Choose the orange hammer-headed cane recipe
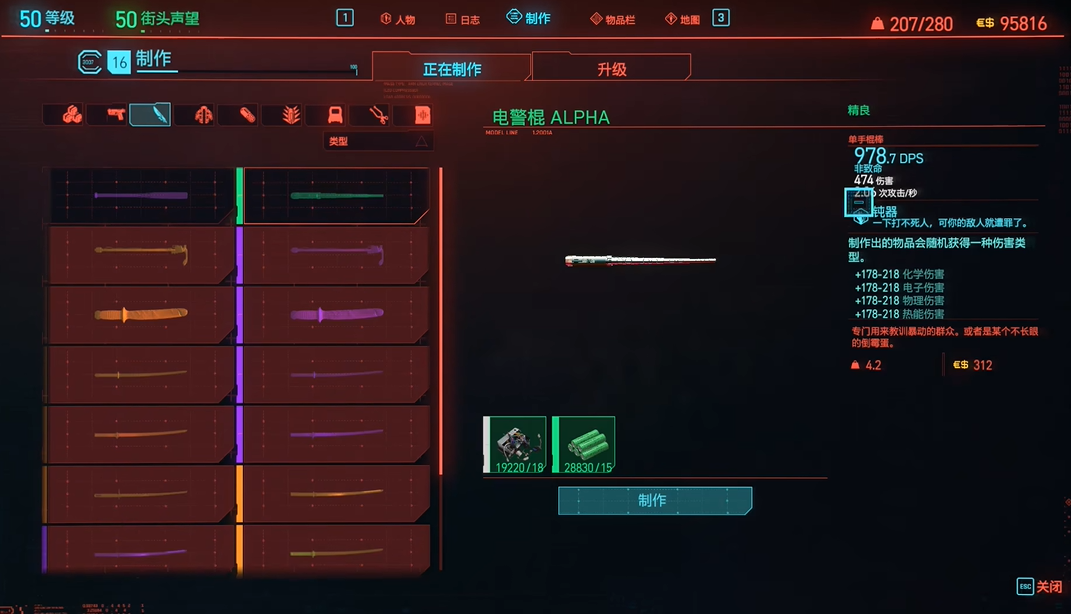This screenshot has height=614, width=1071. coord(140,255)
